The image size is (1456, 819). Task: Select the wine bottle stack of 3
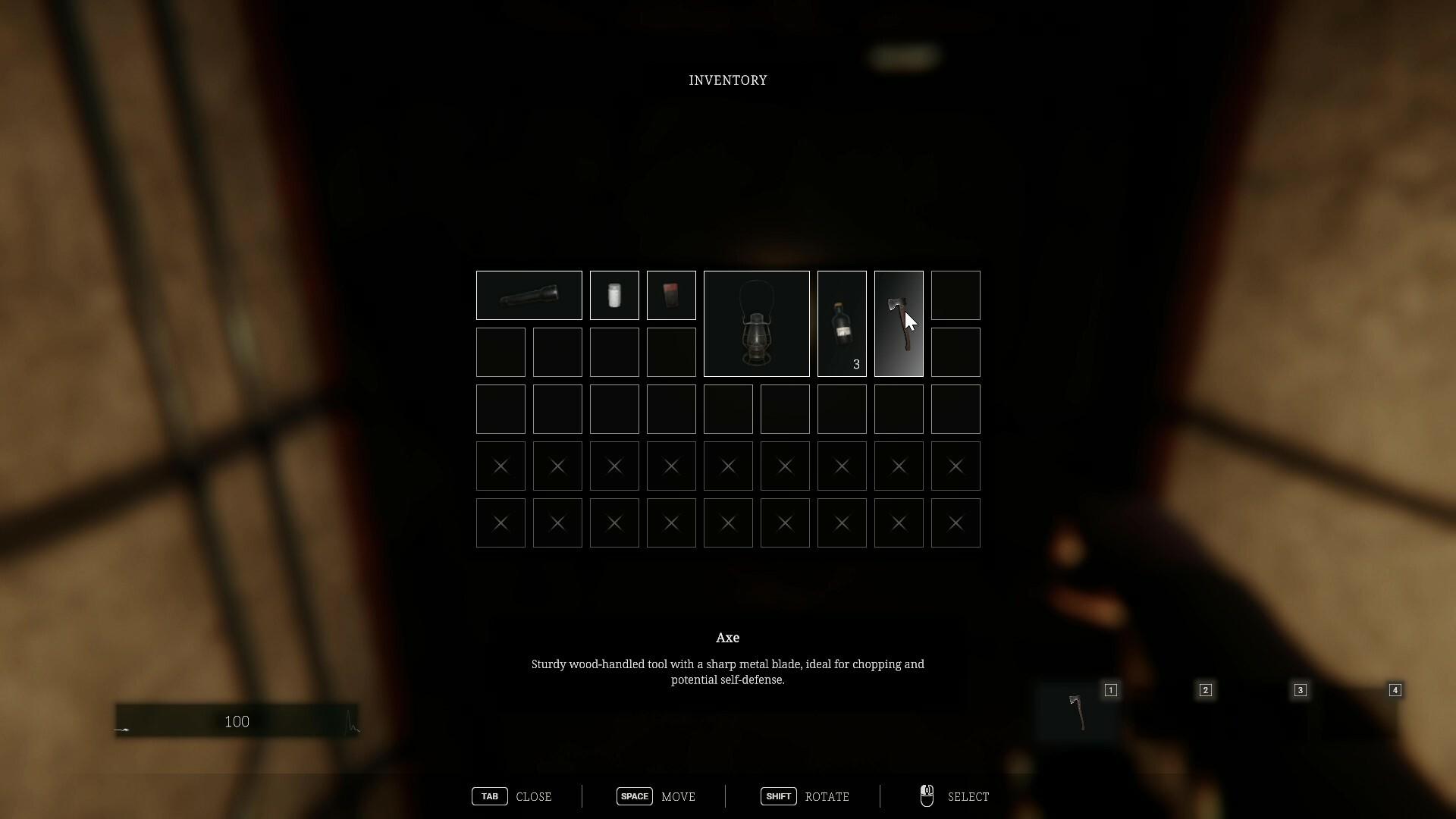[x=842, y=323]
